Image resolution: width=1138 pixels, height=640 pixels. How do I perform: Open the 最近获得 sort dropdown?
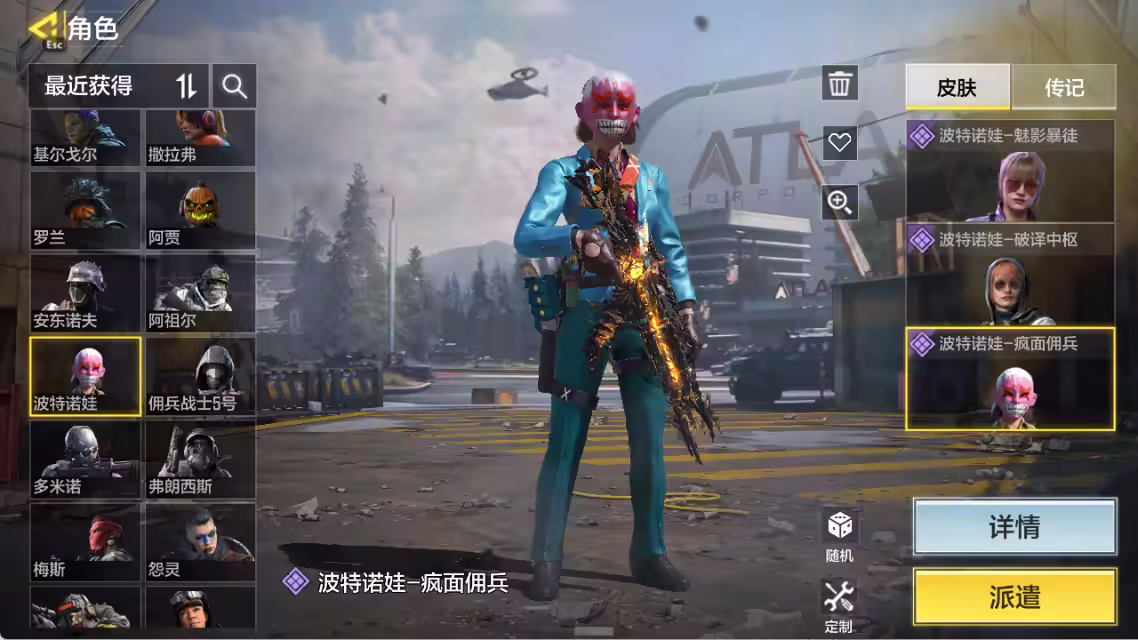click(x=119, y=86)
